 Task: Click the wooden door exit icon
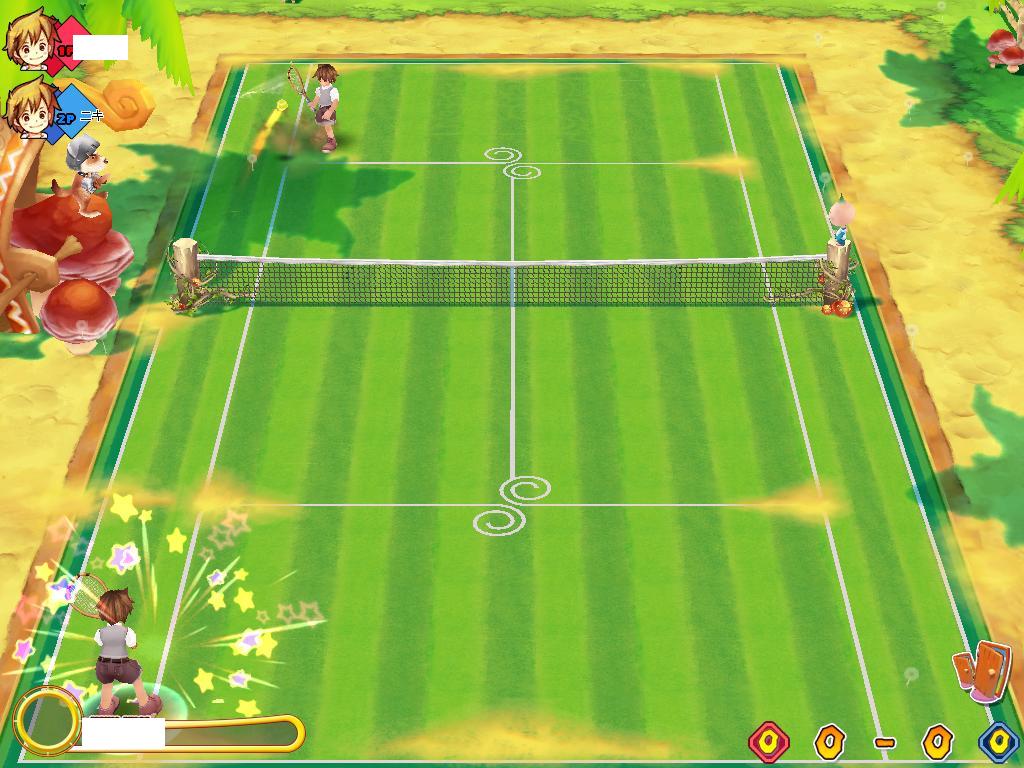[x=983, y=670]
